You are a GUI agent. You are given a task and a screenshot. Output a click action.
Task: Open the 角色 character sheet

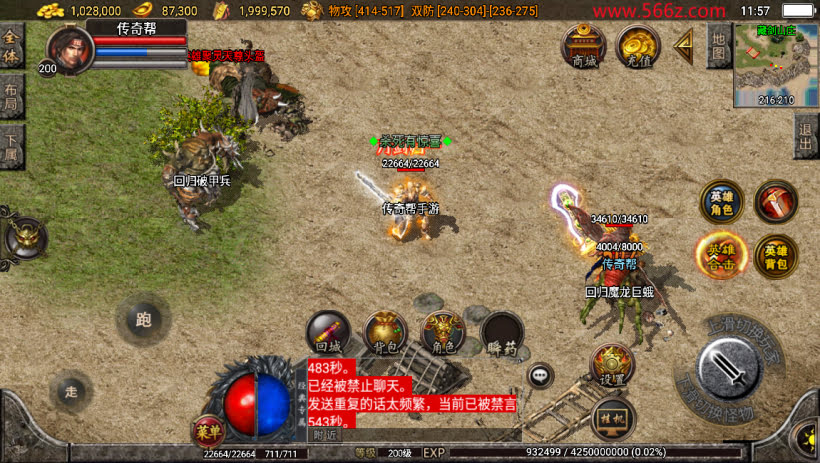coord(443,336)
